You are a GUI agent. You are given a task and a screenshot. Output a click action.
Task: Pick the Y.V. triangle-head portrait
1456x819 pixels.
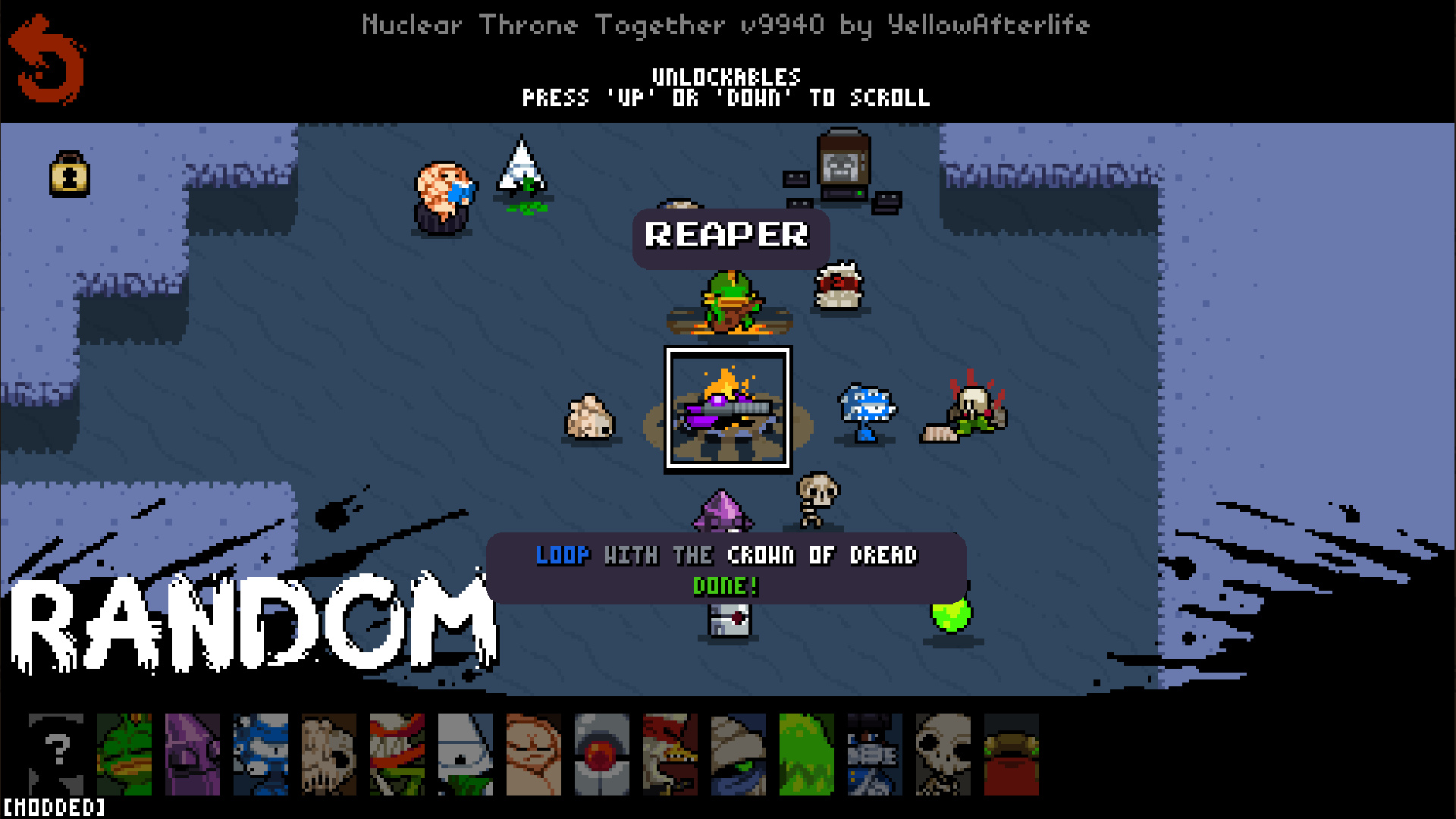pos(466,754)
